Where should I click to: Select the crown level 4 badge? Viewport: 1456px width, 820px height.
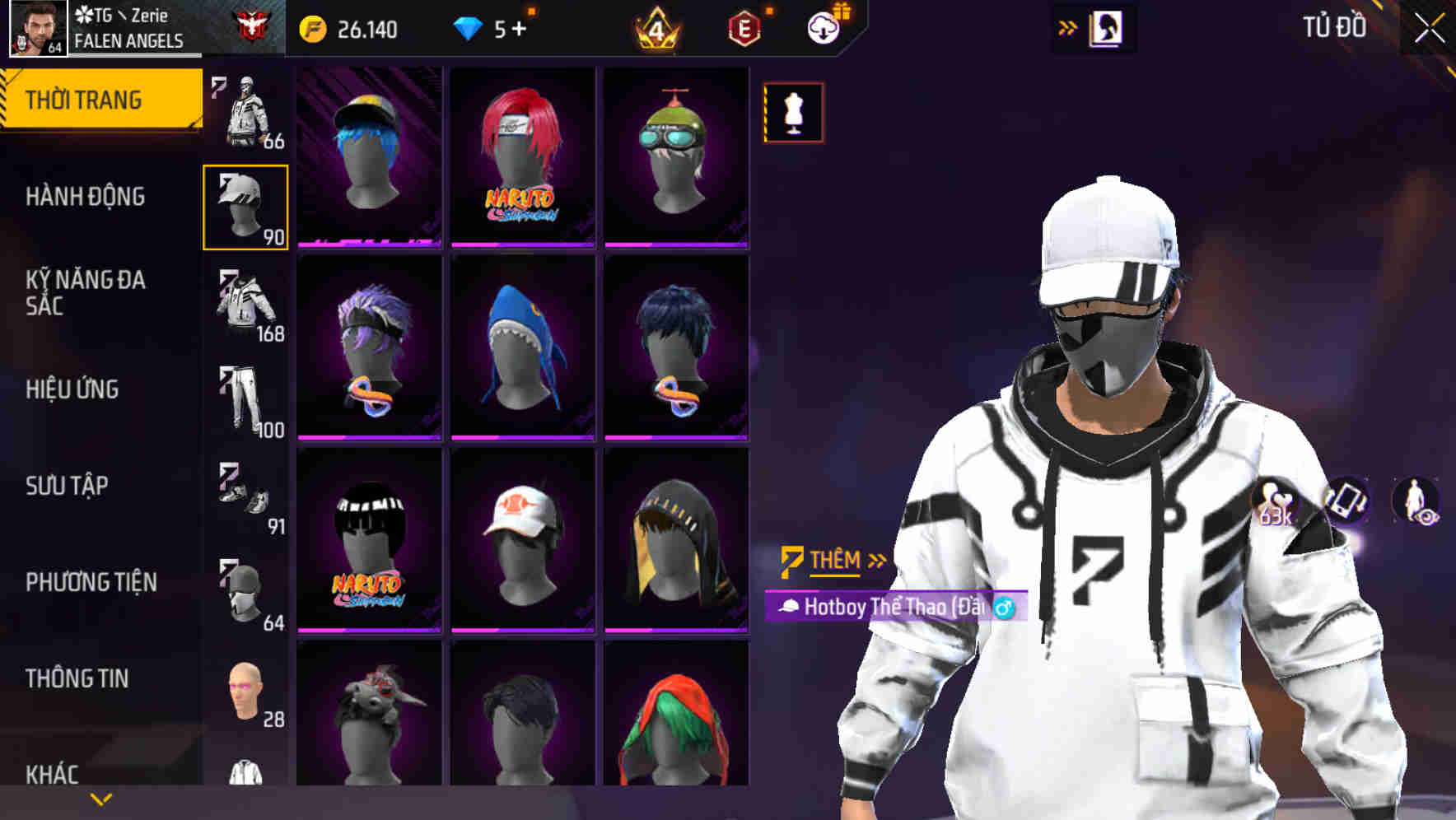(656, 26)
